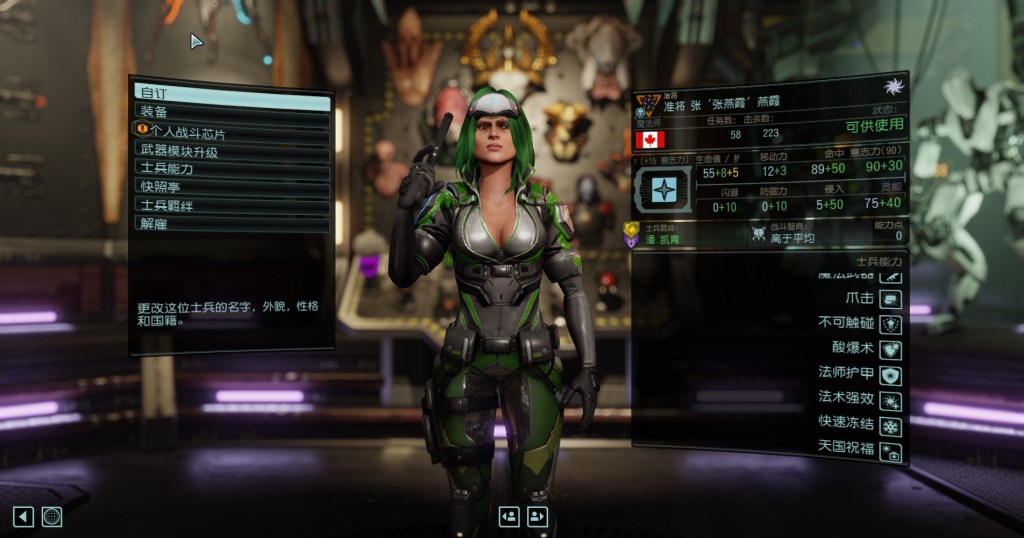
Task: Open 个人战斗芯片 combat sims
Action: [x=232, y=131]
